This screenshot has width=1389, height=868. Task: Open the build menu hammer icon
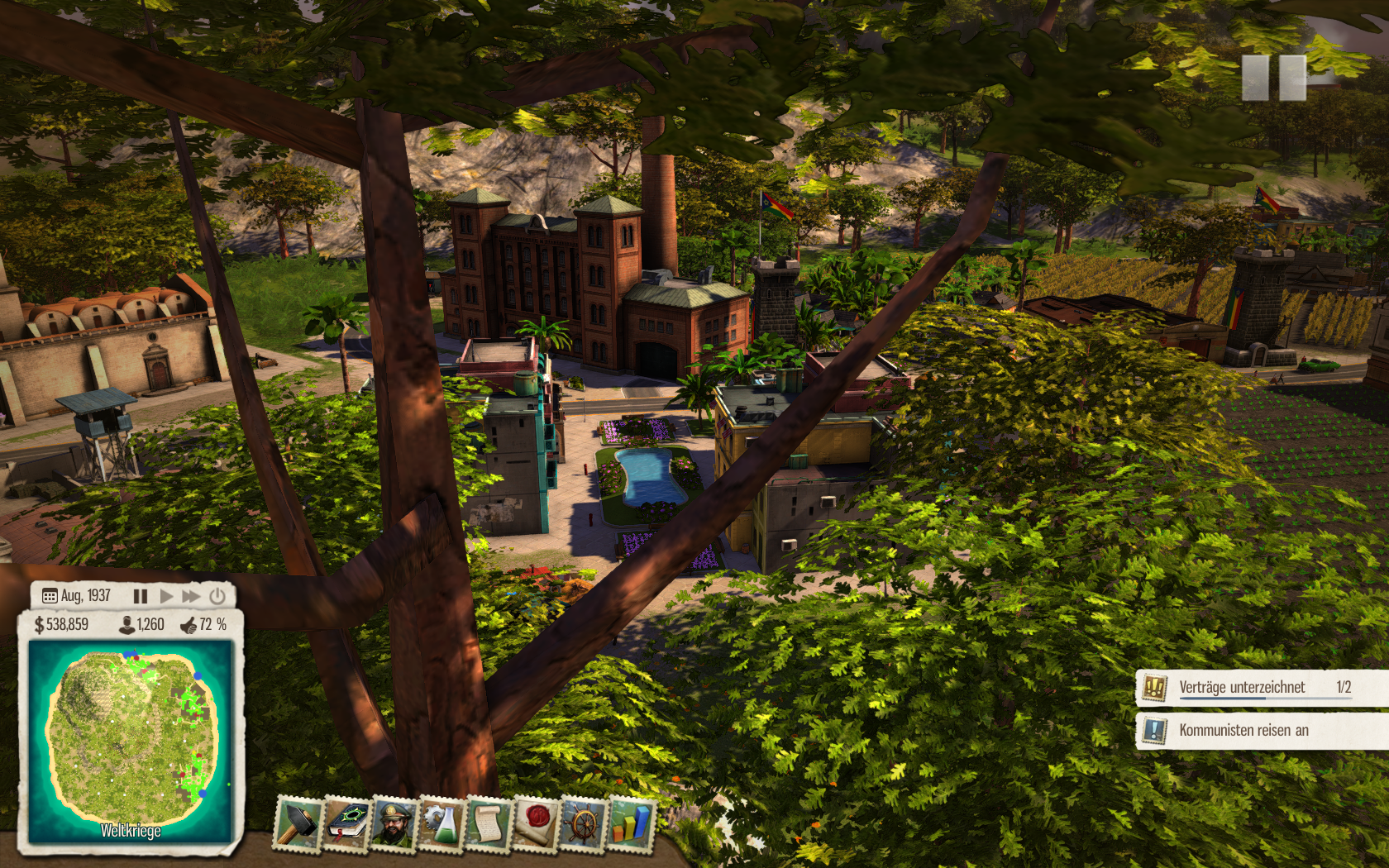[x=297, y=823]
